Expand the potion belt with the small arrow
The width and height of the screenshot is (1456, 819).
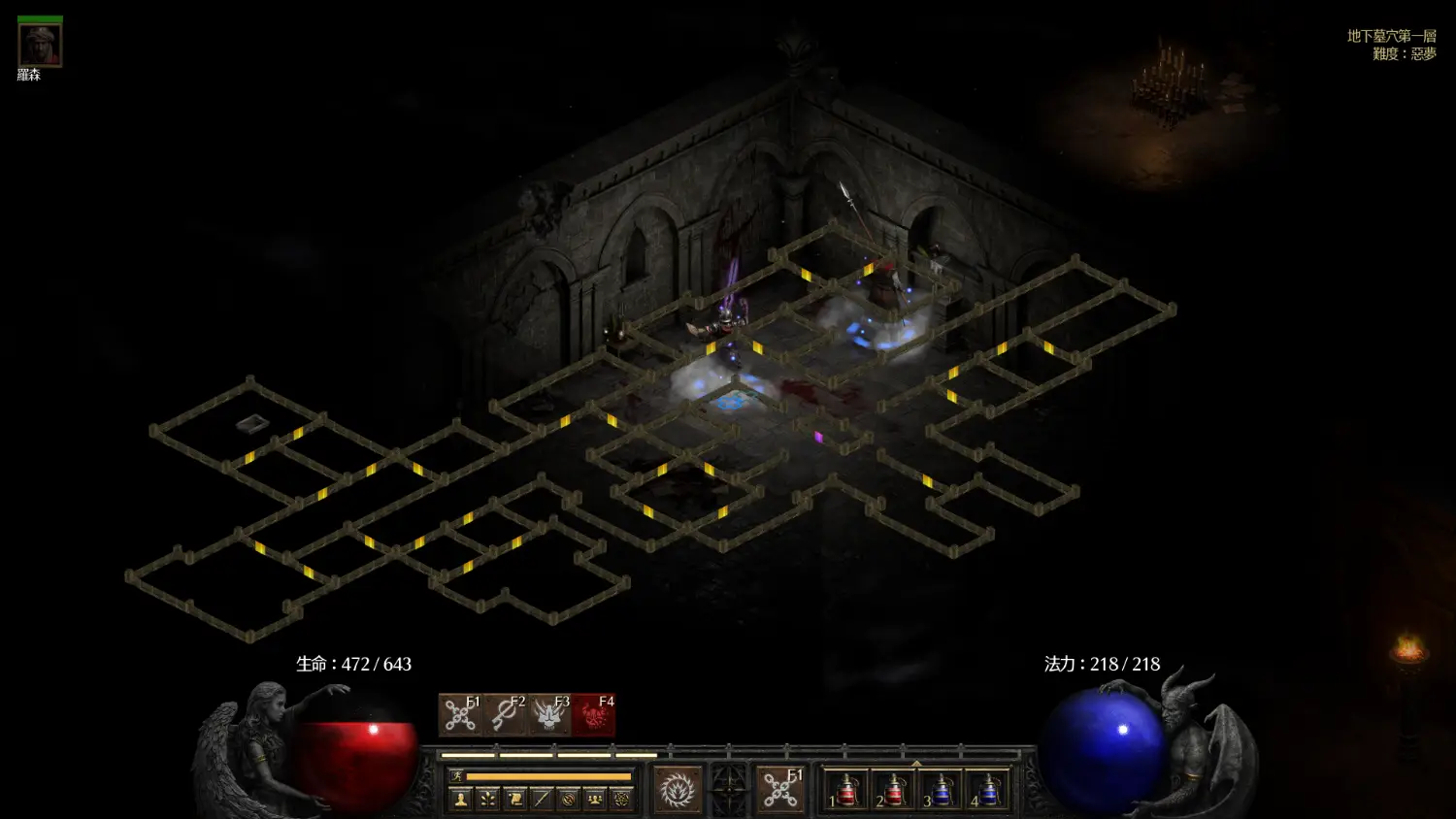click(x=916, y=765)
